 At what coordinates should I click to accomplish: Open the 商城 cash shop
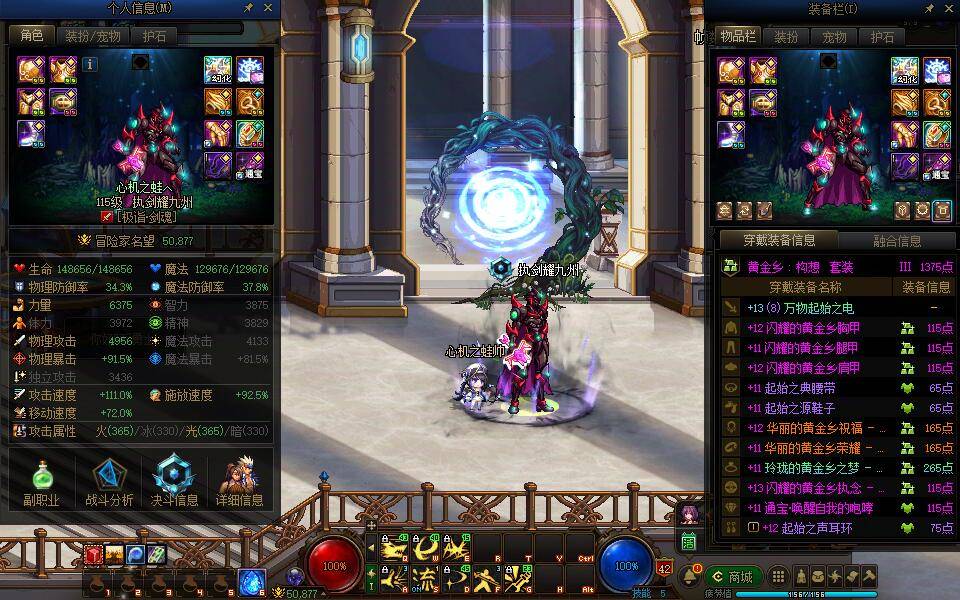(733, 577)
